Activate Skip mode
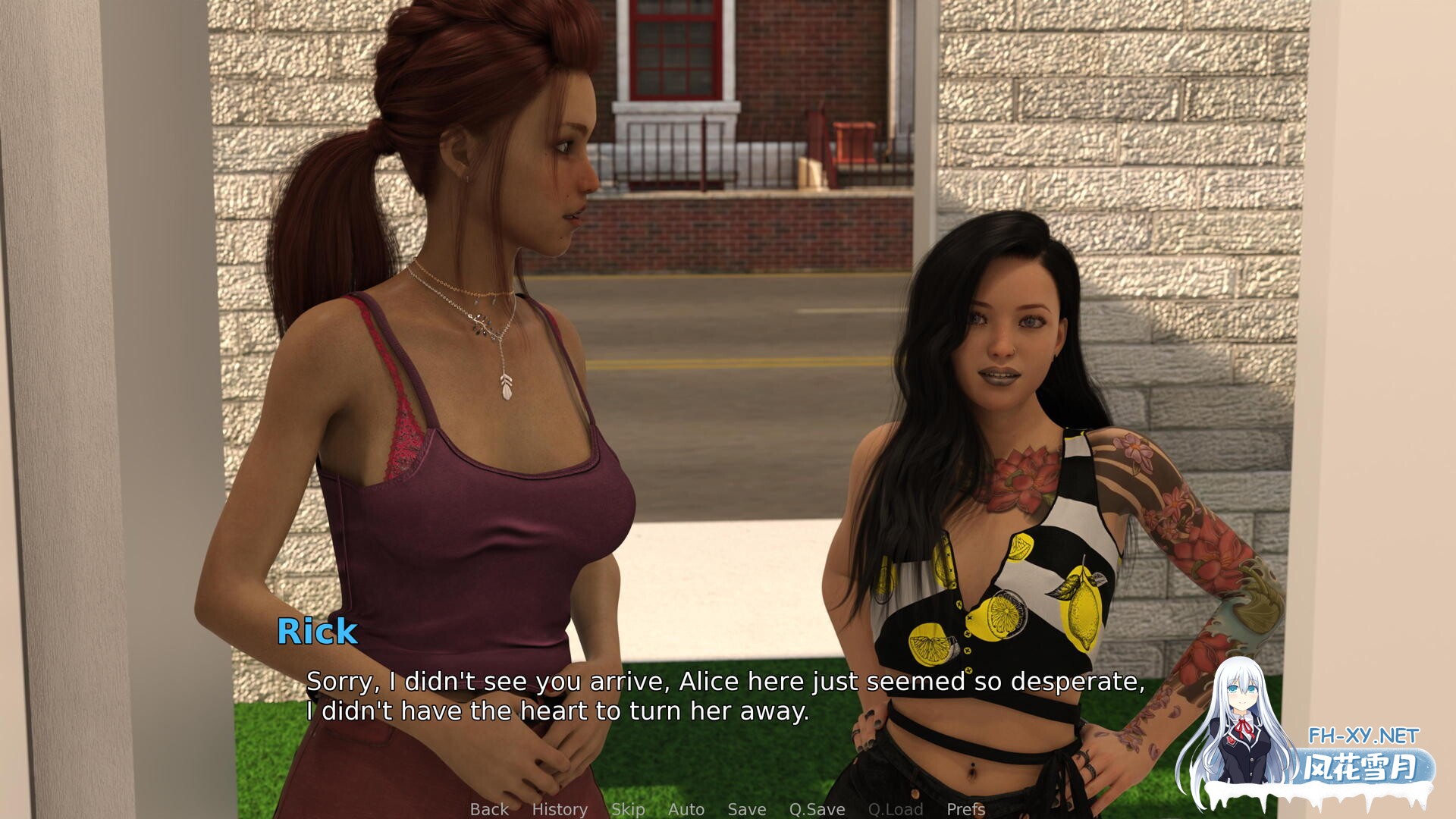Viewport: 1456px width, 819px height. (628, 809)
